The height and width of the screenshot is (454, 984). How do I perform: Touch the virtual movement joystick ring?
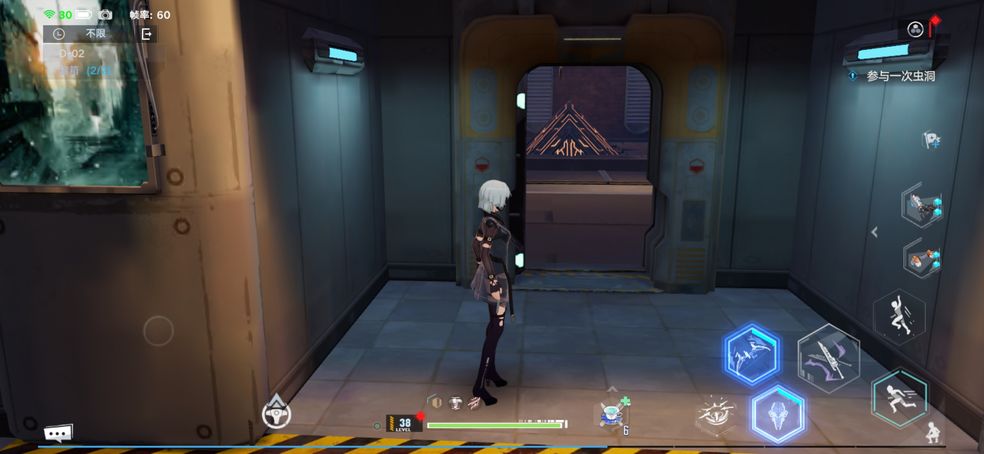pyautogui.click(x=158, y=330)
